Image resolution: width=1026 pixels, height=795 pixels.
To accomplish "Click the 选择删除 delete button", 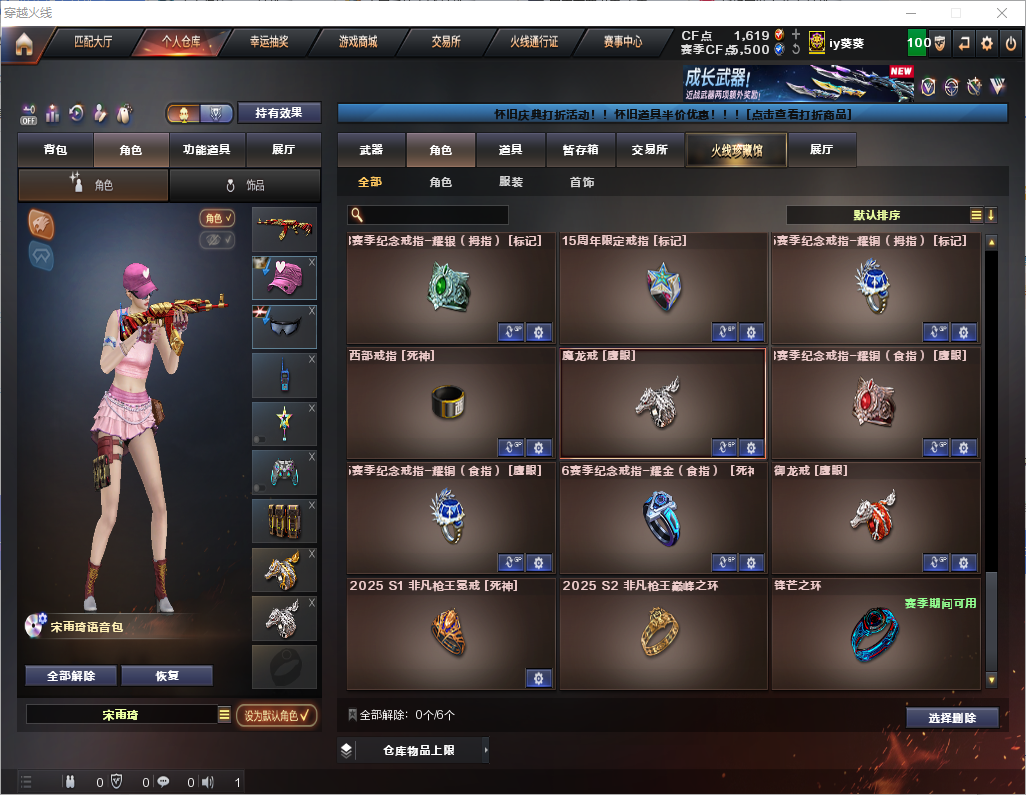I will [x=952, y=718].
